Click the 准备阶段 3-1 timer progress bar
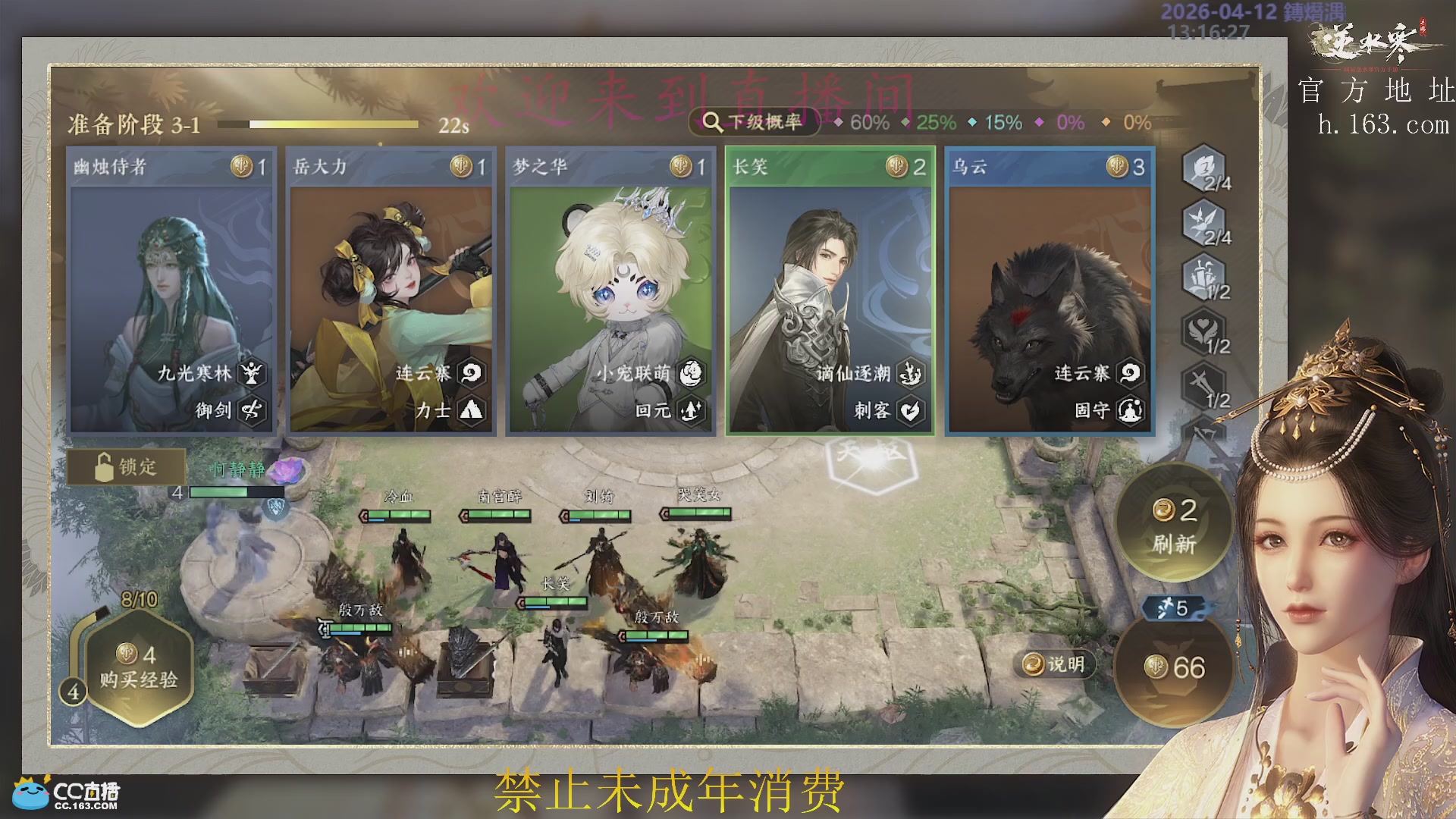 click(318, 123)
